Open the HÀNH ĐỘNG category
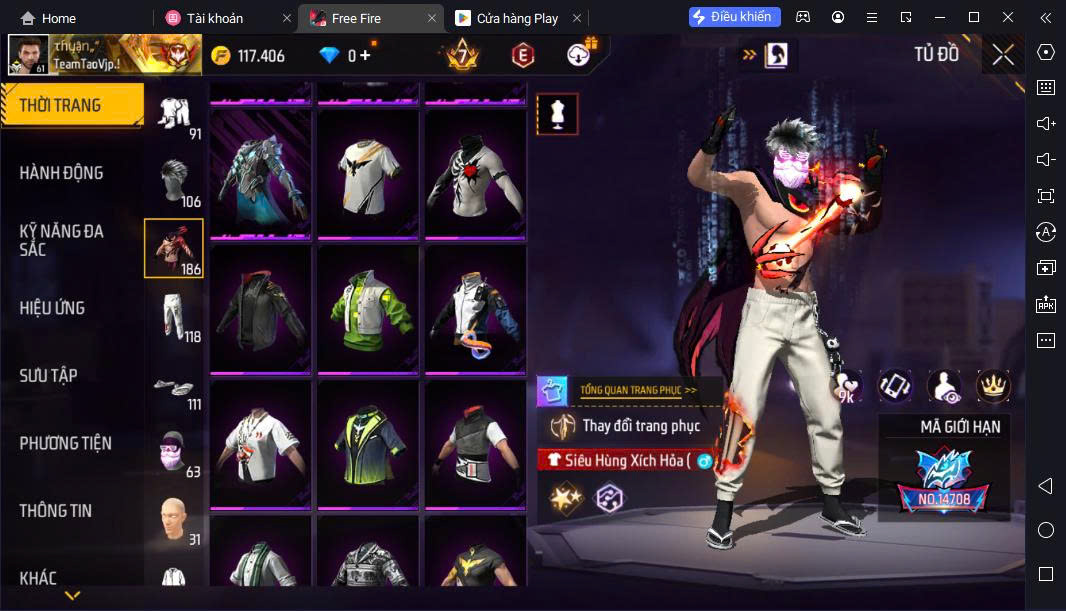Viewport: 1066px width, 611px height. tap(62, 173)
